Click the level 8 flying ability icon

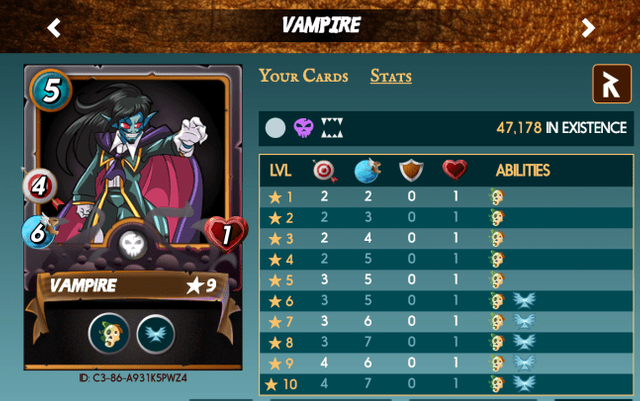pyautogui.click(x=524, y=342)
